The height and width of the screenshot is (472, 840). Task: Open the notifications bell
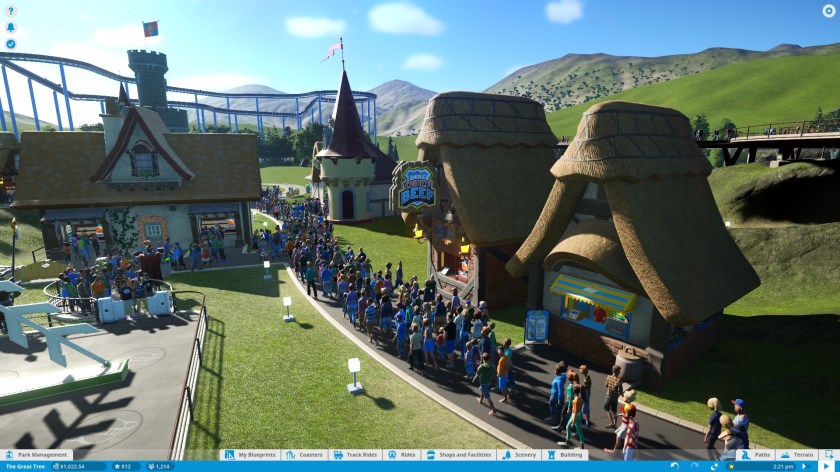[x=11, y=27]
